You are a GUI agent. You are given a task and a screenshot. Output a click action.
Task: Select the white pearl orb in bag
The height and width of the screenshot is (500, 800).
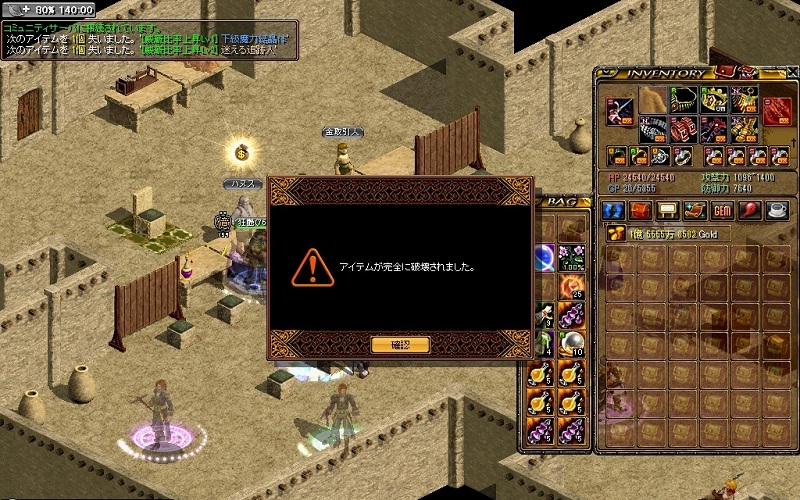572,345
